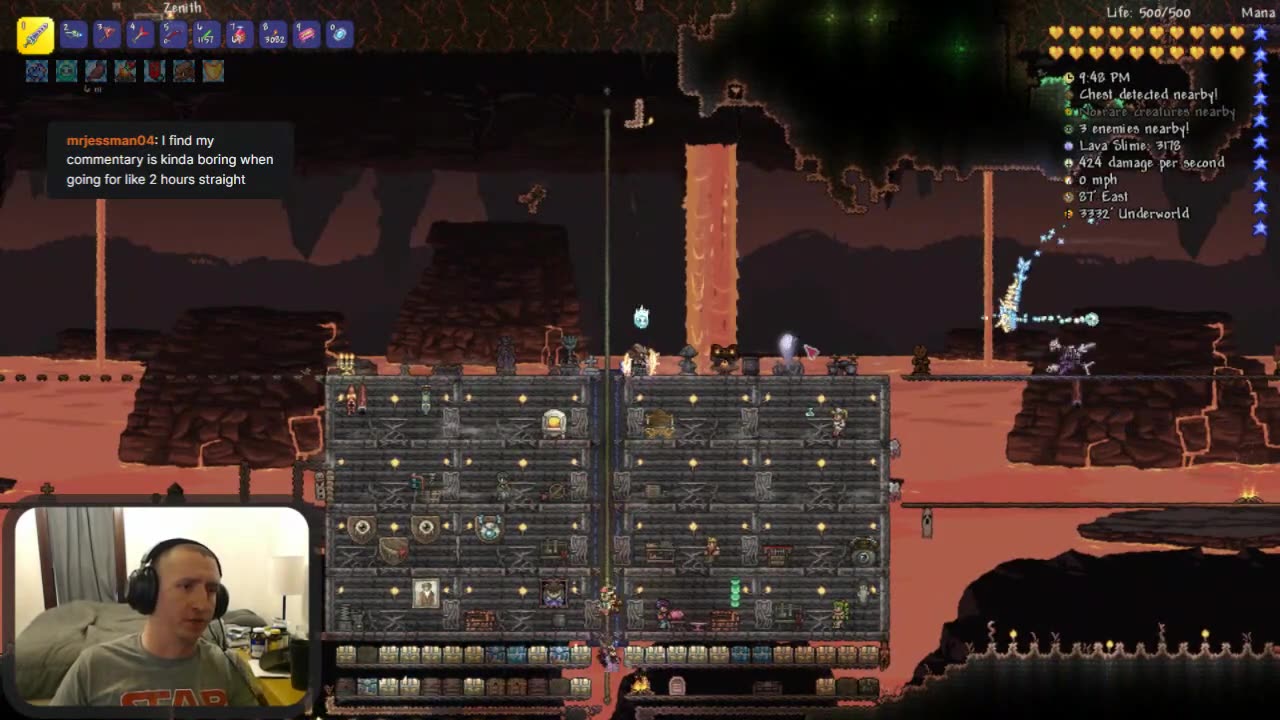Click the metal detector chest alert icon
The image size is (1280, 720).
tap(1068, 95)
